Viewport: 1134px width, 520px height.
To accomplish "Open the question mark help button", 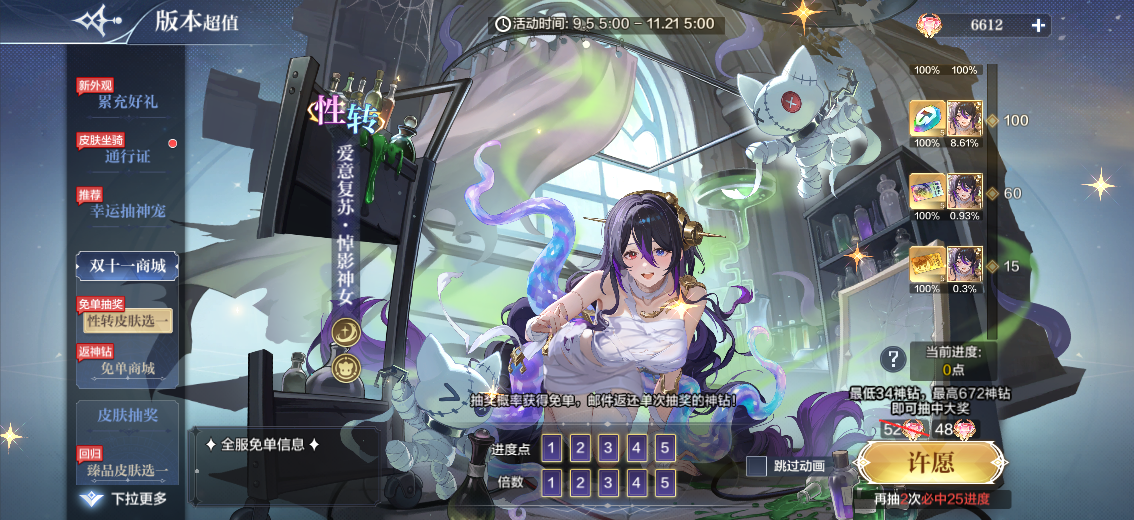I will (892, 359).
